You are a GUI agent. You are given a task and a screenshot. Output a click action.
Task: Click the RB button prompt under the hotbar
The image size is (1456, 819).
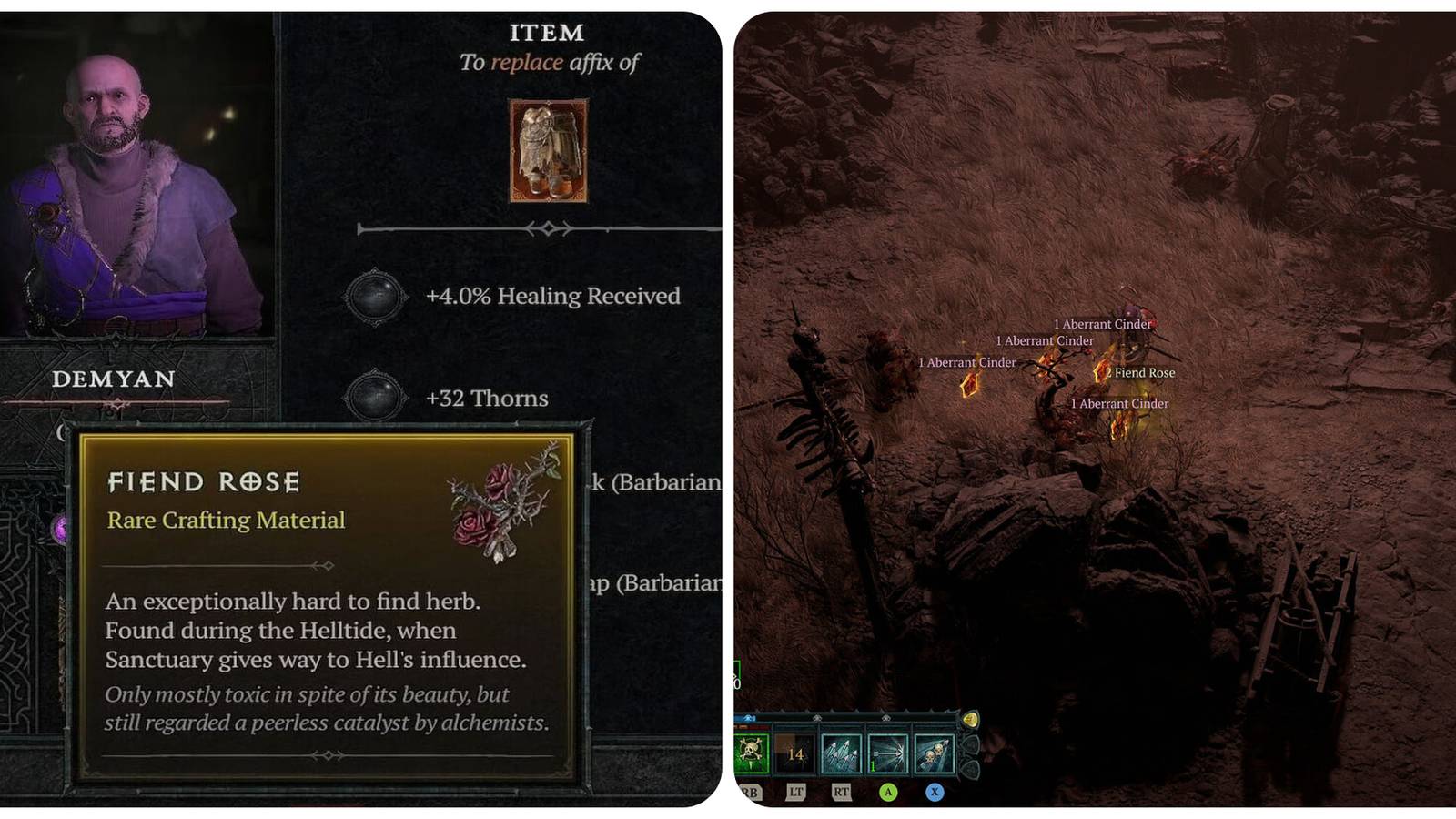point(749,793)
